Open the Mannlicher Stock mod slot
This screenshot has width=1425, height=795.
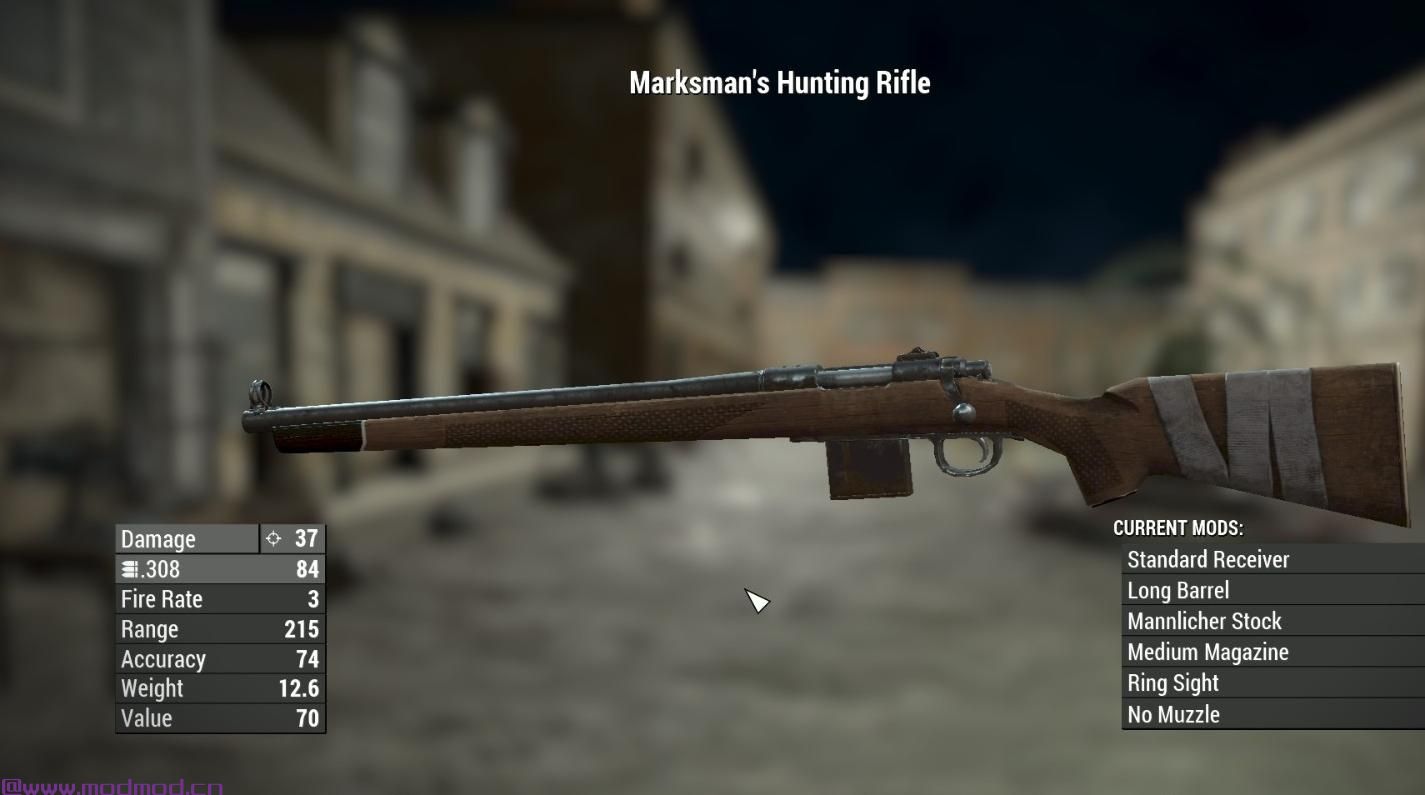pos(1204,622)
